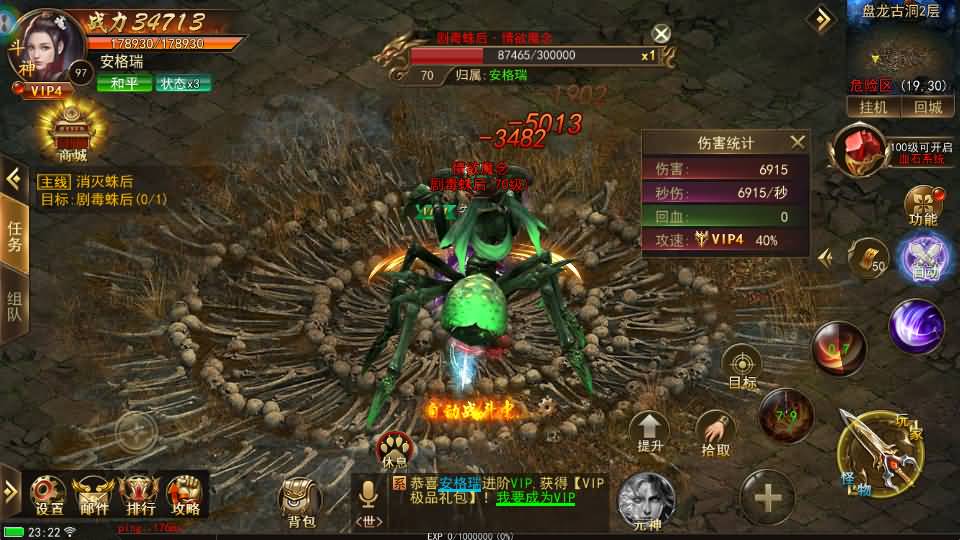Click 回城 to return to town
The height and width of the screenshot is (540, 960).
pos(927,107)
